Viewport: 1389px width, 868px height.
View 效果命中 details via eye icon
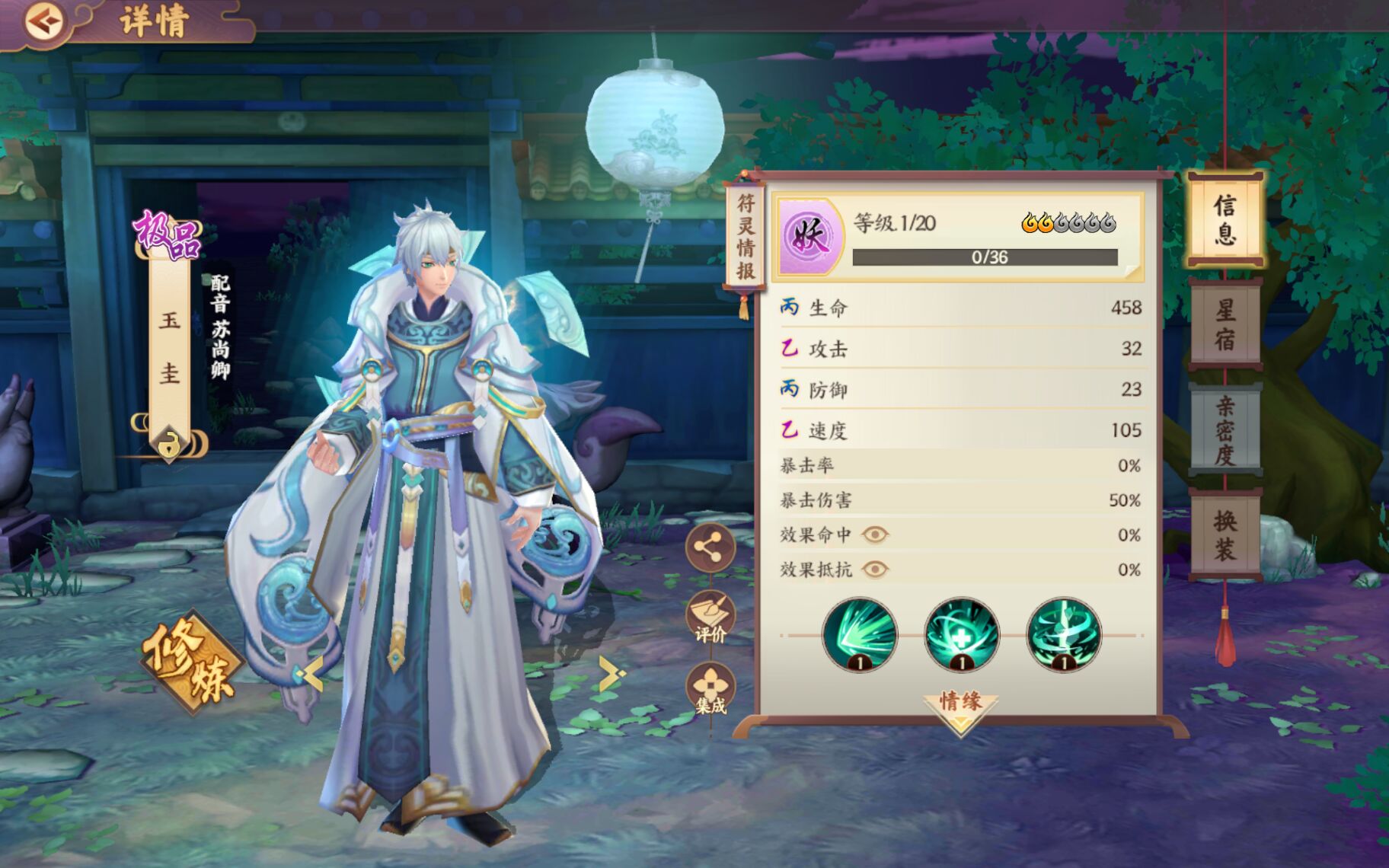click(x=875, y=535)
